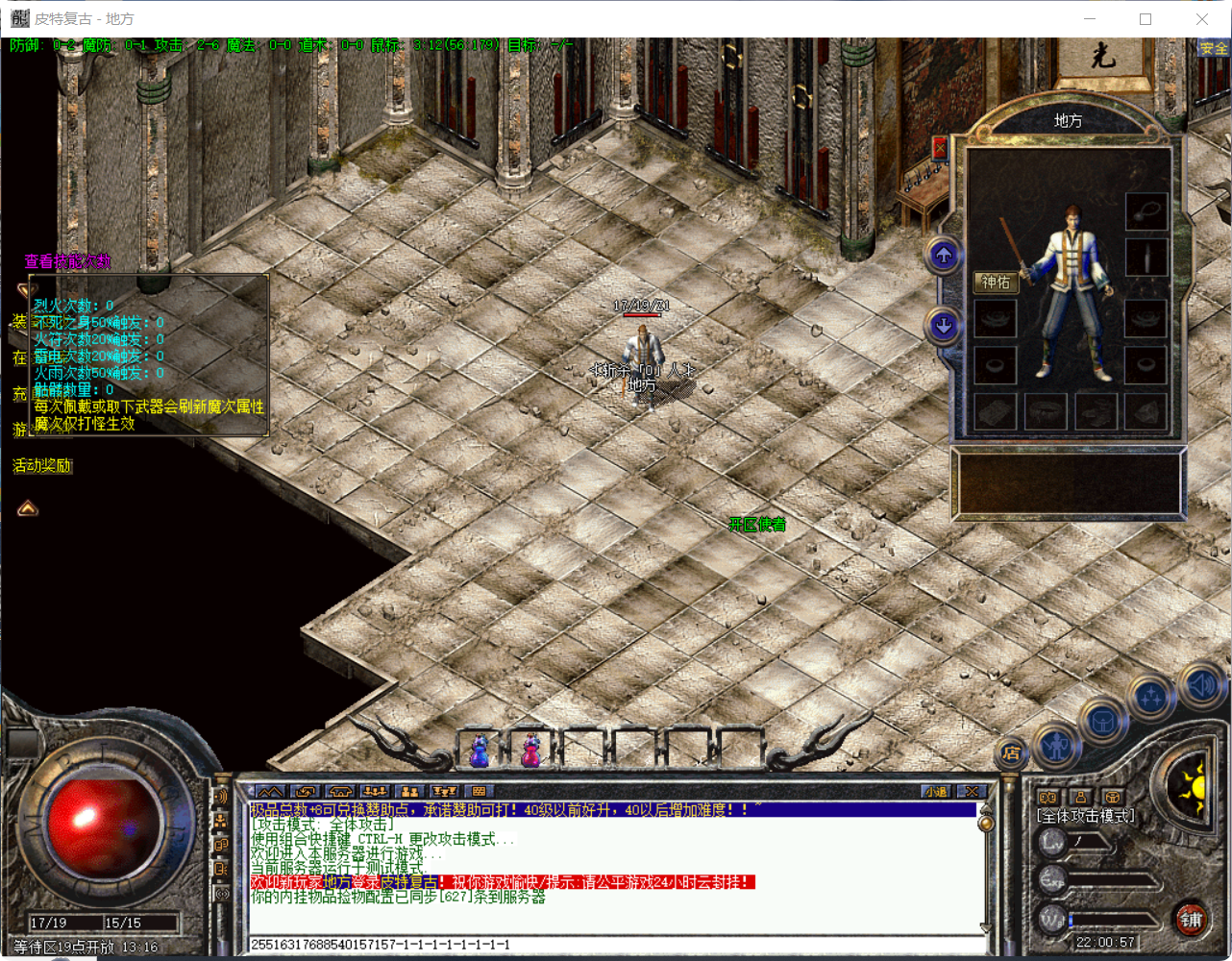
Task: Toggle the 安全 safe mode in top-right corner
Action: click(x=1213, y=47)
